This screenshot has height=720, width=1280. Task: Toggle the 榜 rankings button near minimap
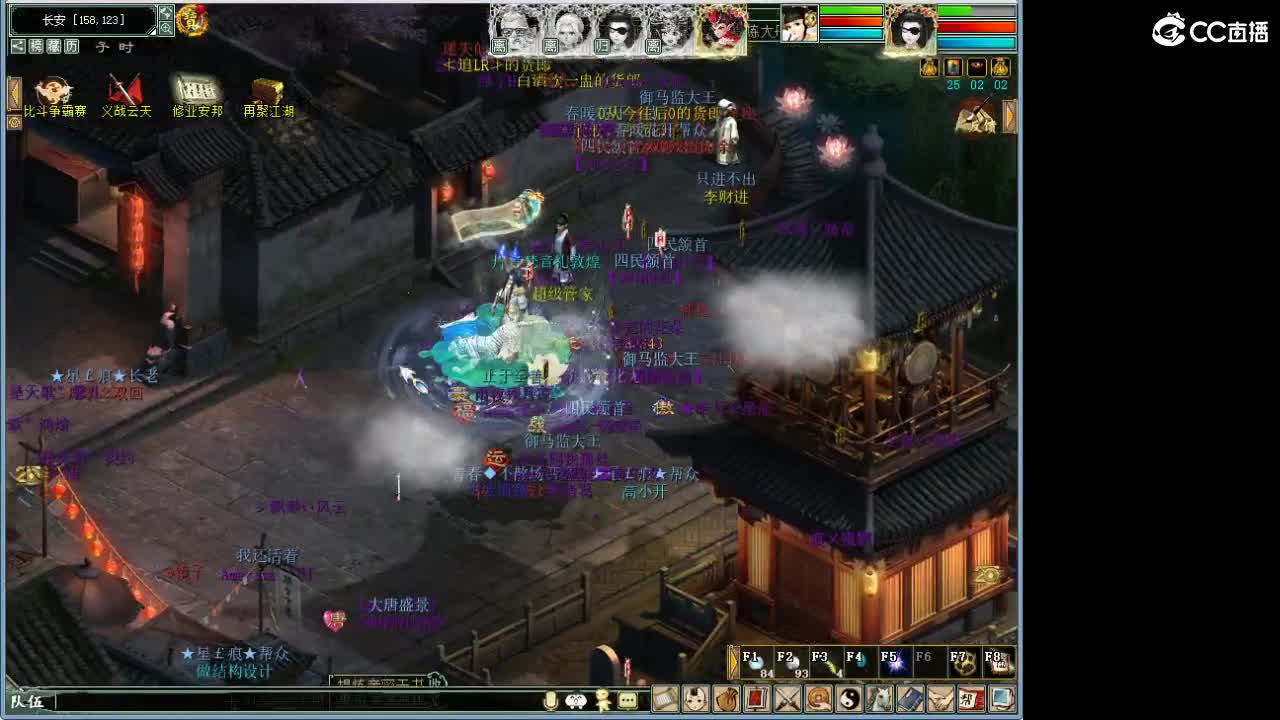(37, 46)
